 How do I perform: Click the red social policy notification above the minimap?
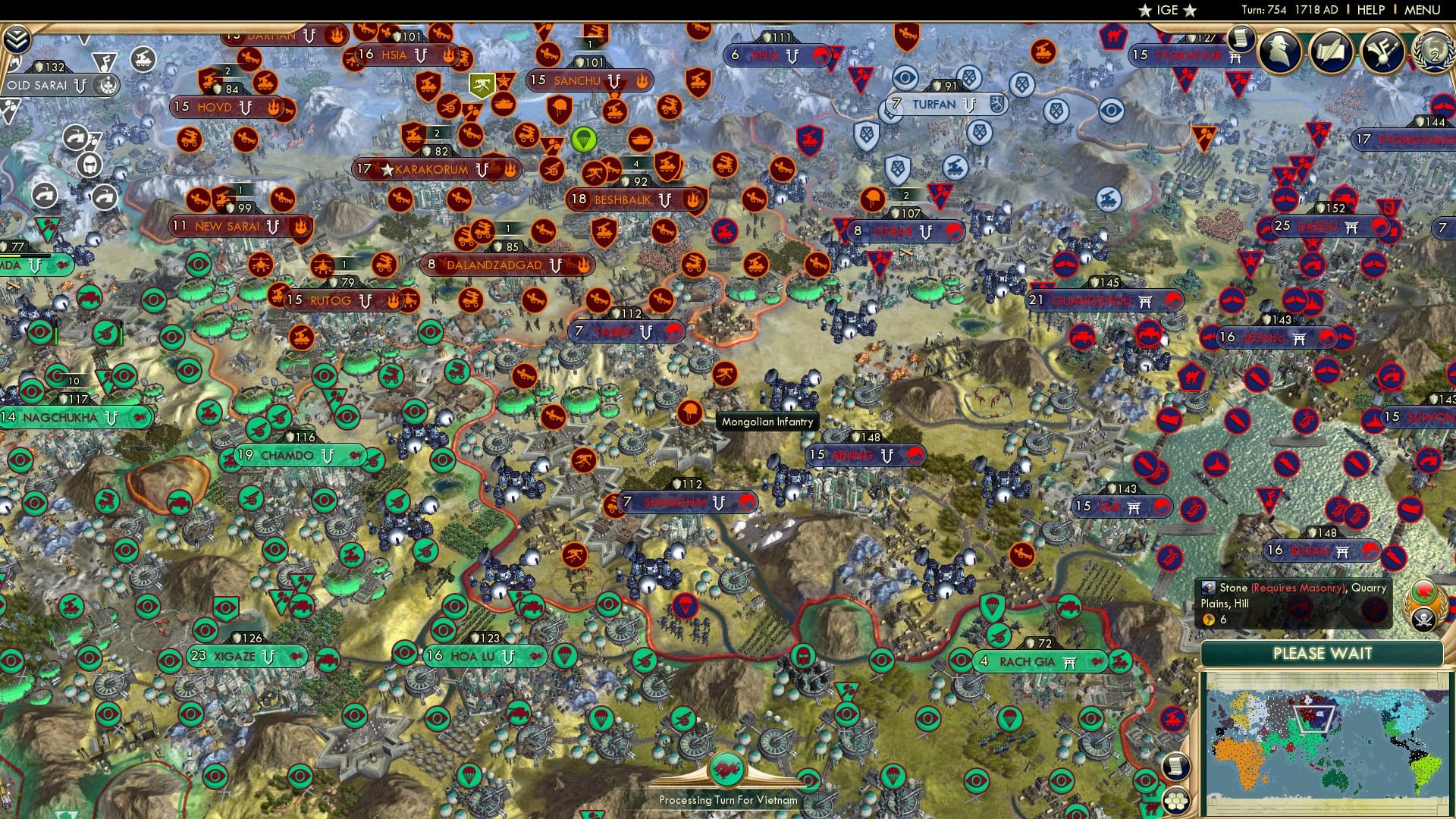[1423, 591]
